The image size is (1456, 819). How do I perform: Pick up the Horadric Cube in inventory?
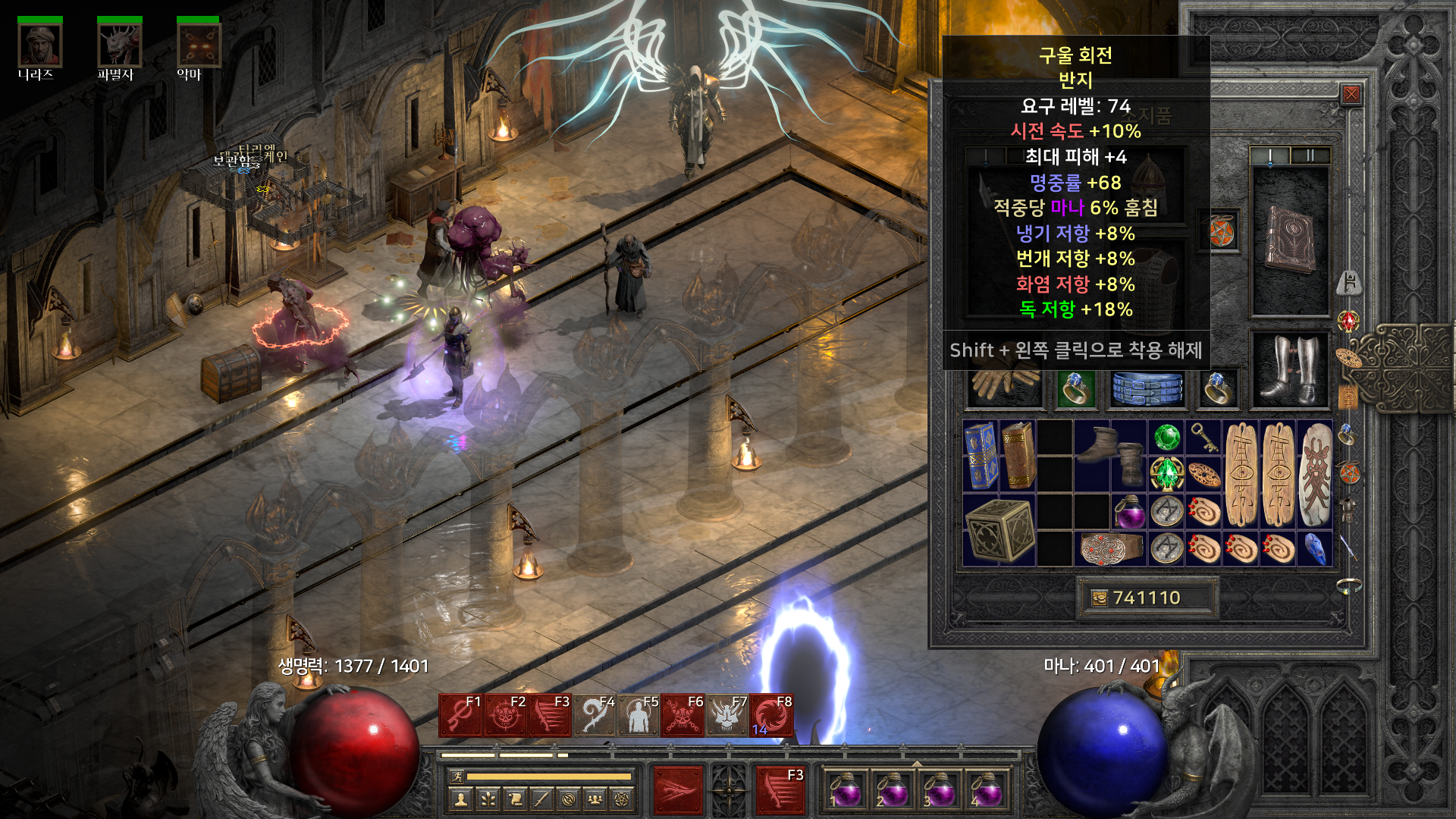coord(999,530)
